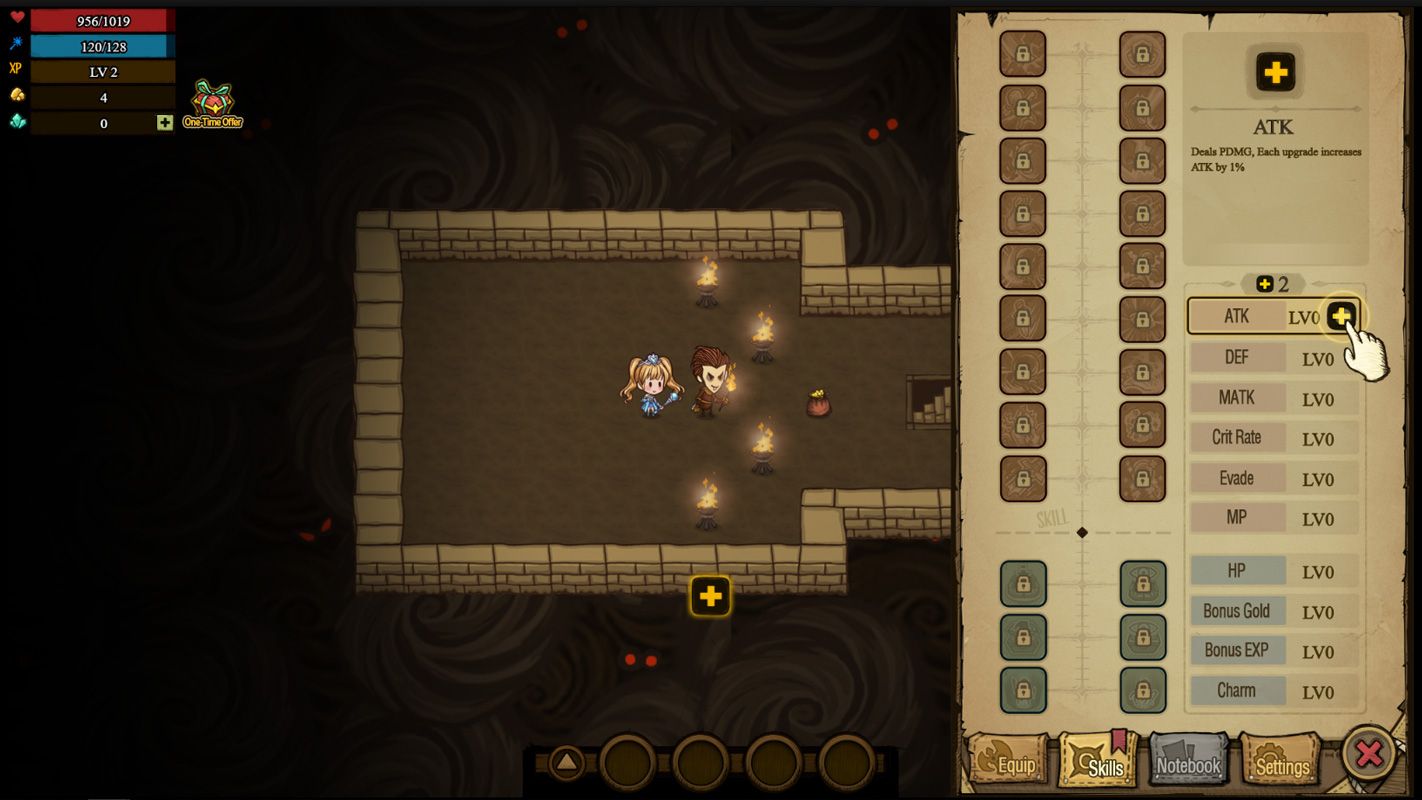Click the One-Time Offer gift icon

pos(211,99)
